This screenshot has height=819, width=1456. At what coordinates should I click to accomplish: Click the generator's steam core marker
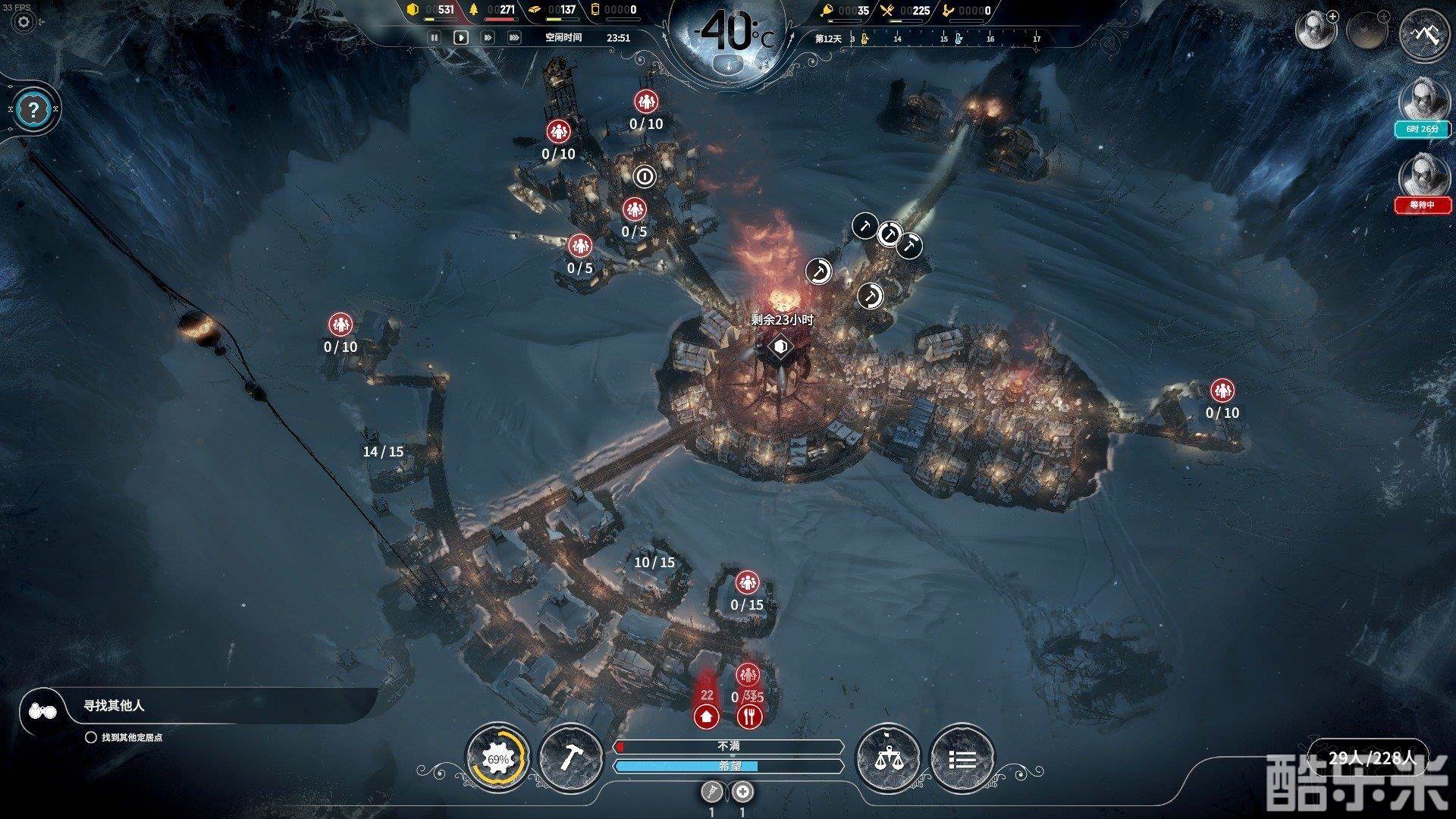[x=779, y=347]
